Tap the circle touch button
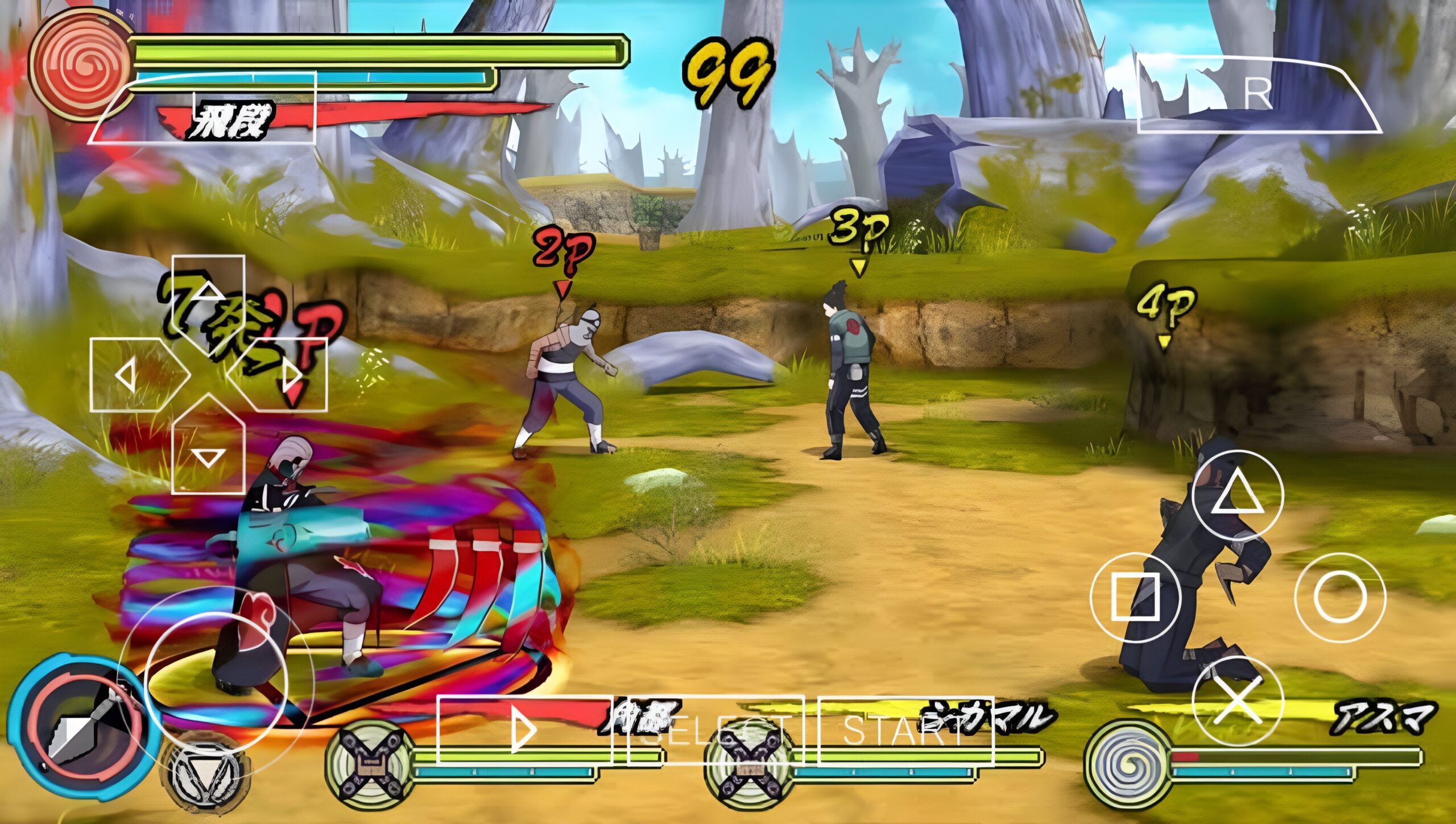The image size is (1456, 824). [1340, 597]
